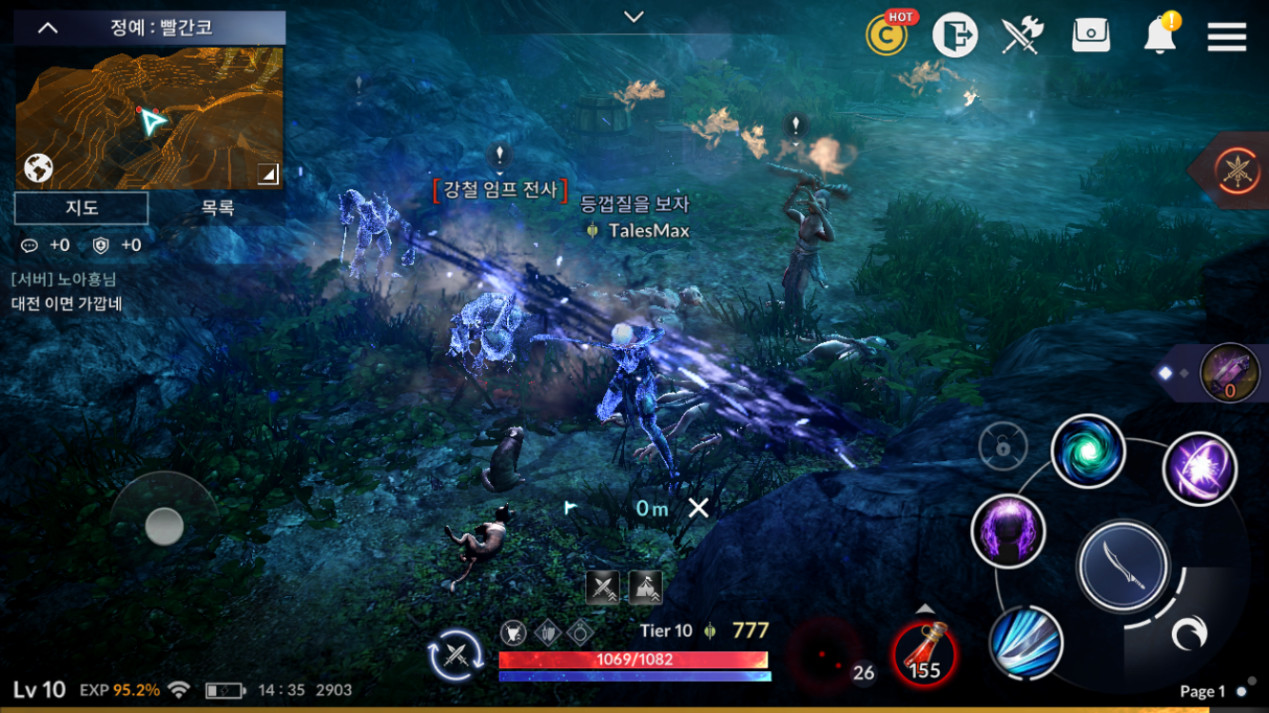Cast the purple starburst skill
Viewport: 1269px width, 713px height.
tap(1199, 469)
